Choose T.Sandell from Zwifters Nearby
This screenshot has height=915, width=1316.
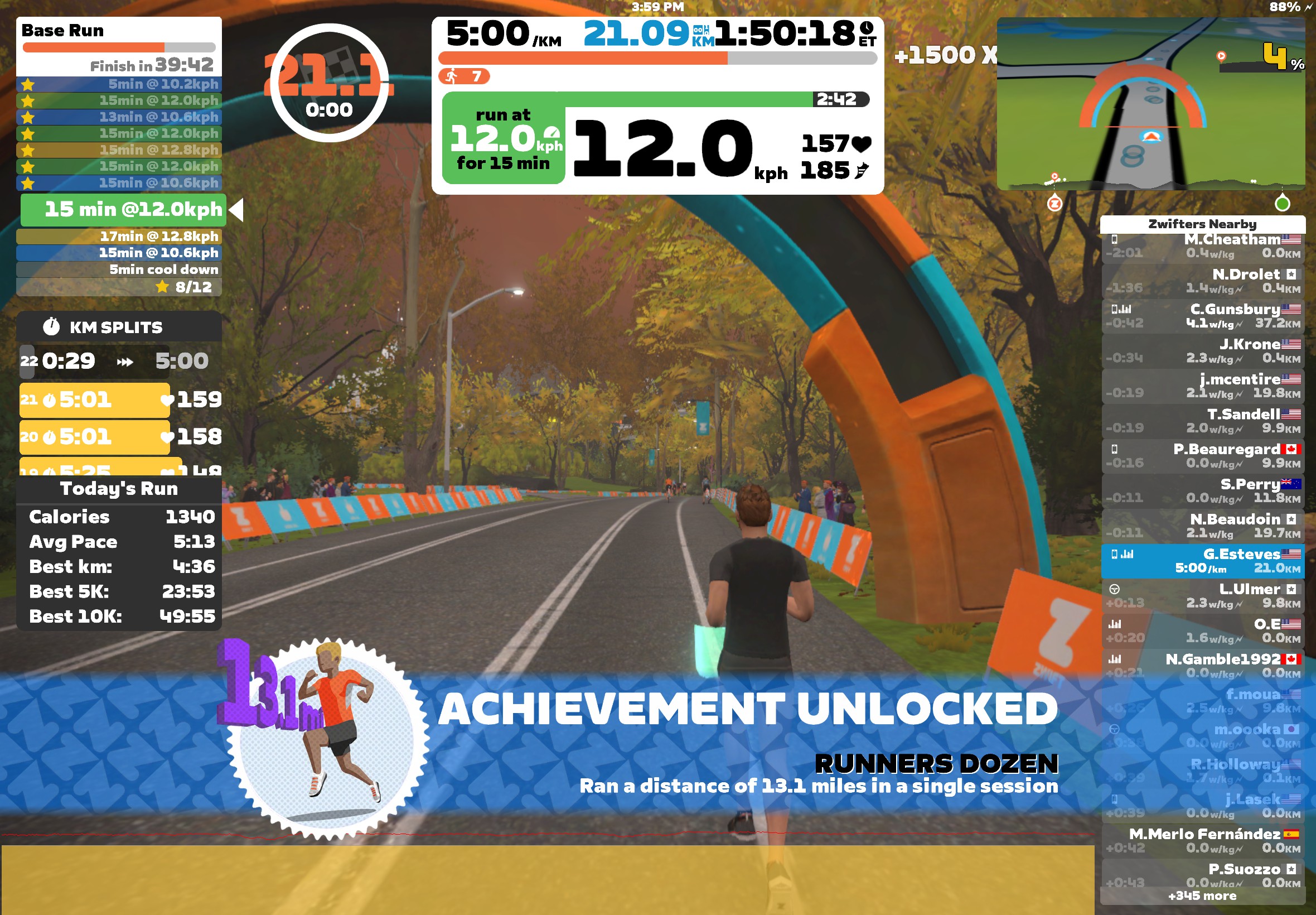pos(1202,421)
